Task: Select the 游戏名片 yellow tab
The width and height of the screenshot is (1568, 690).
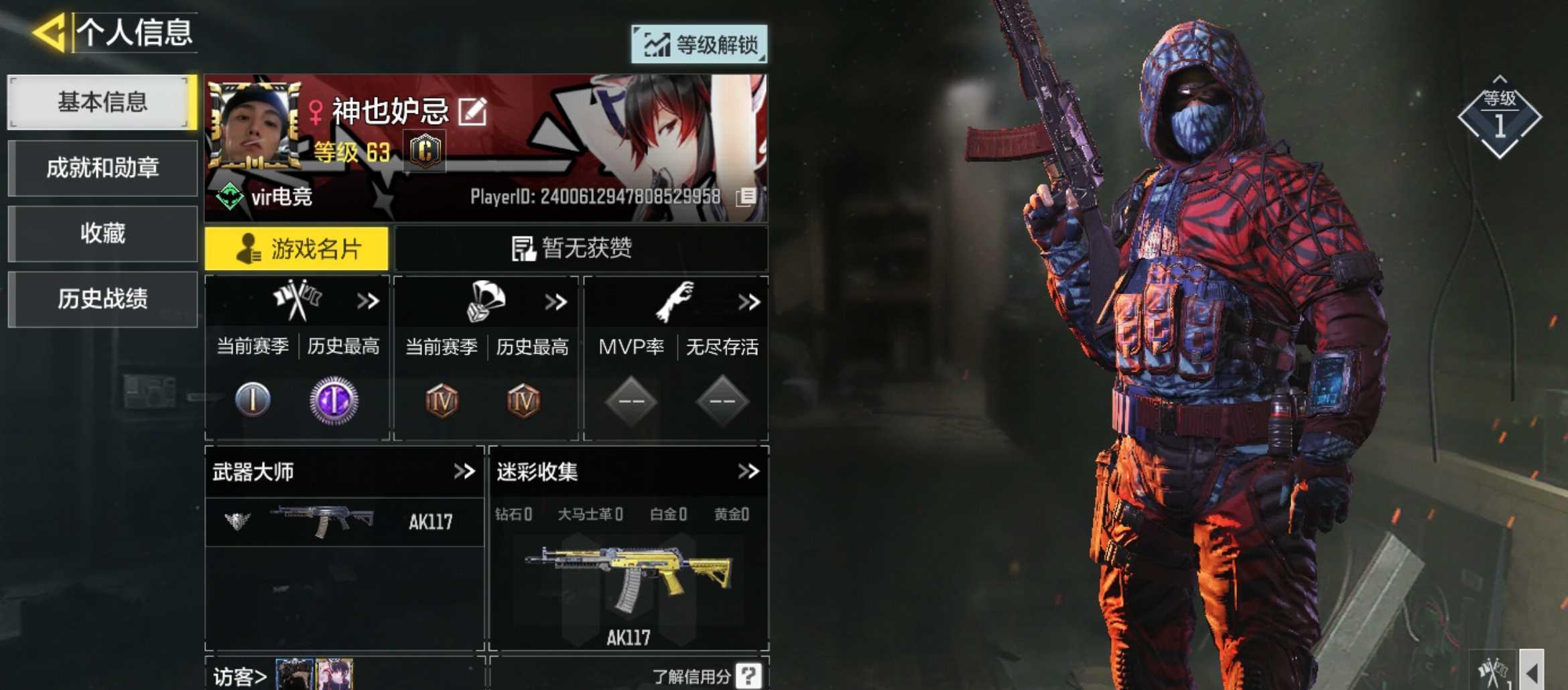Action: click(x=296, y=249)
